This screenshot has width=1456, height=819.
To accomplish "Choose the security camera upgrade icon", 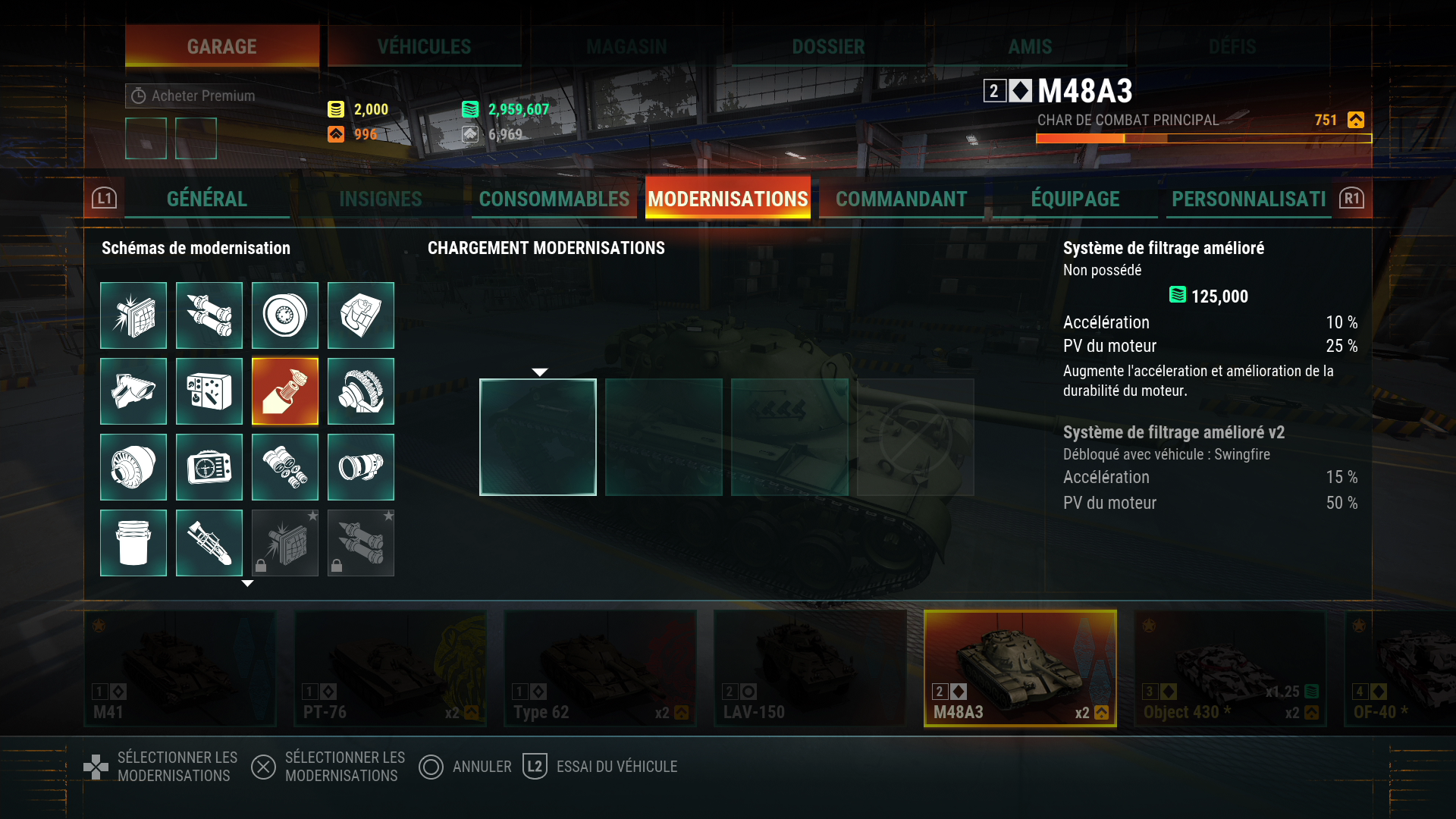I will pos(133,391).
